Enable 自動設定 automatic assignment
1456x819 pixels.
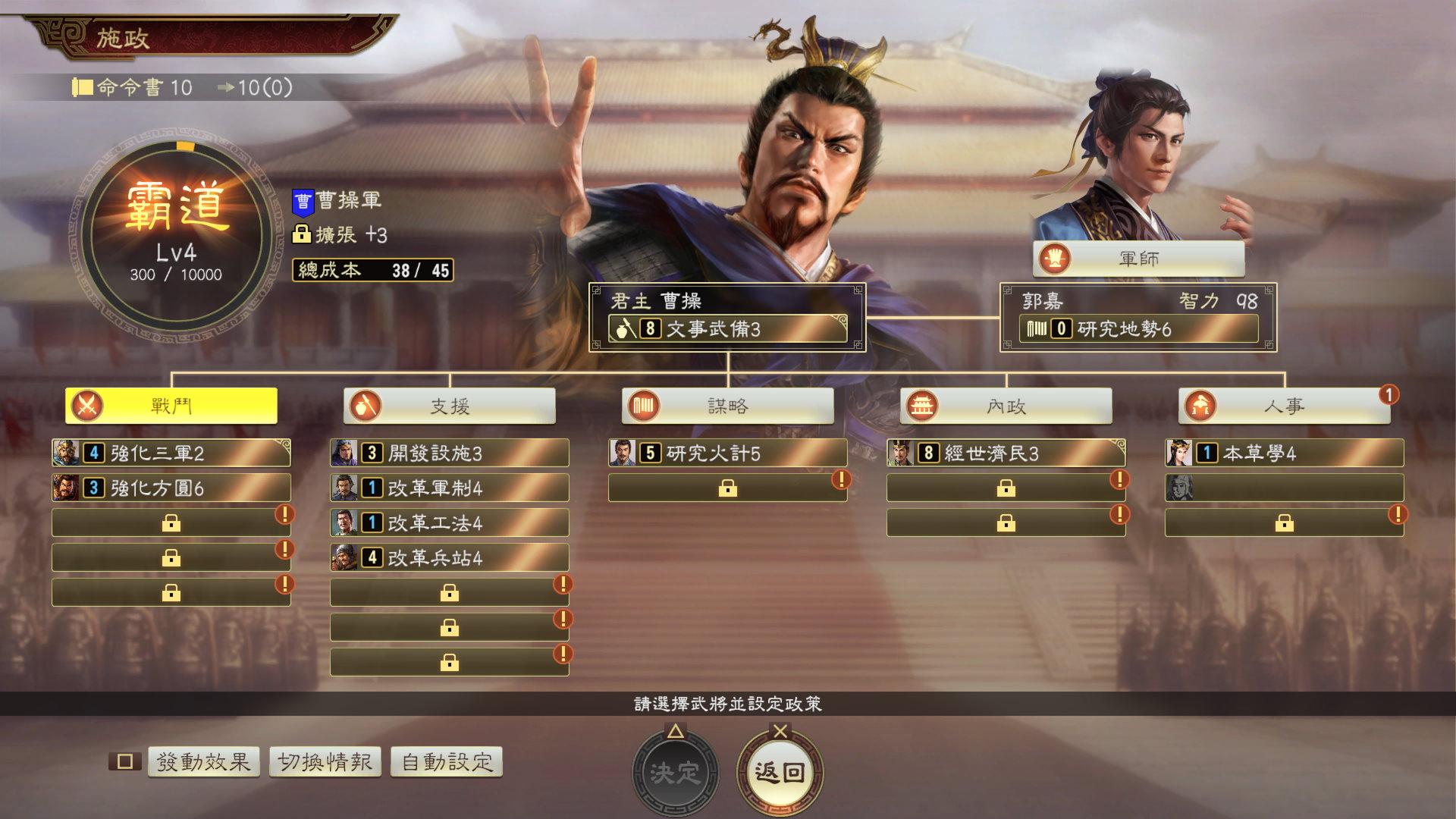click(444, 762)
